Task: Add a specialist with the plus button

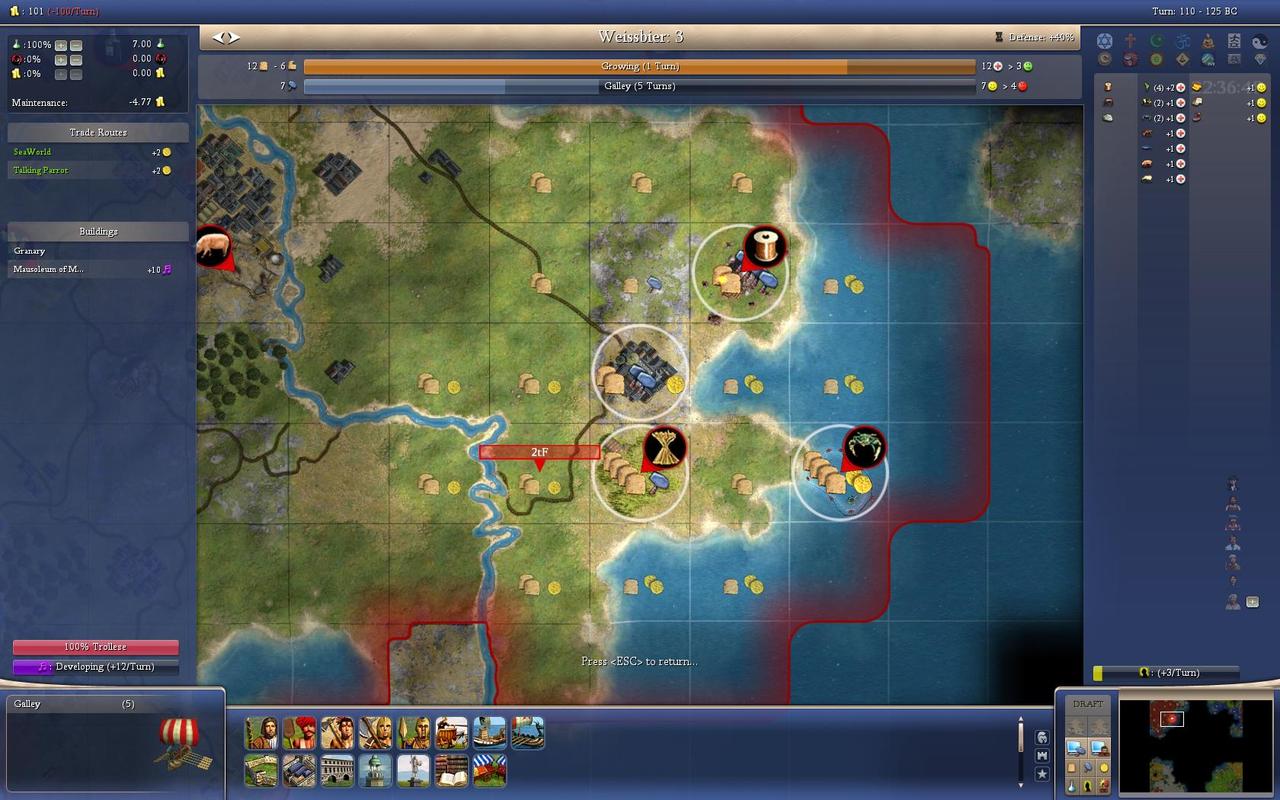Action: click(x=1252, y=602)
